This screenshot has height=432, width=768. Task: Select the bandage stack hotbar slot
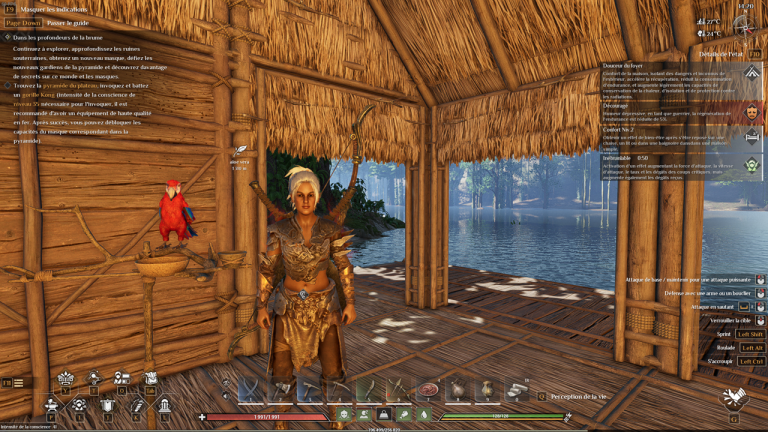click(x=518, y=389)
